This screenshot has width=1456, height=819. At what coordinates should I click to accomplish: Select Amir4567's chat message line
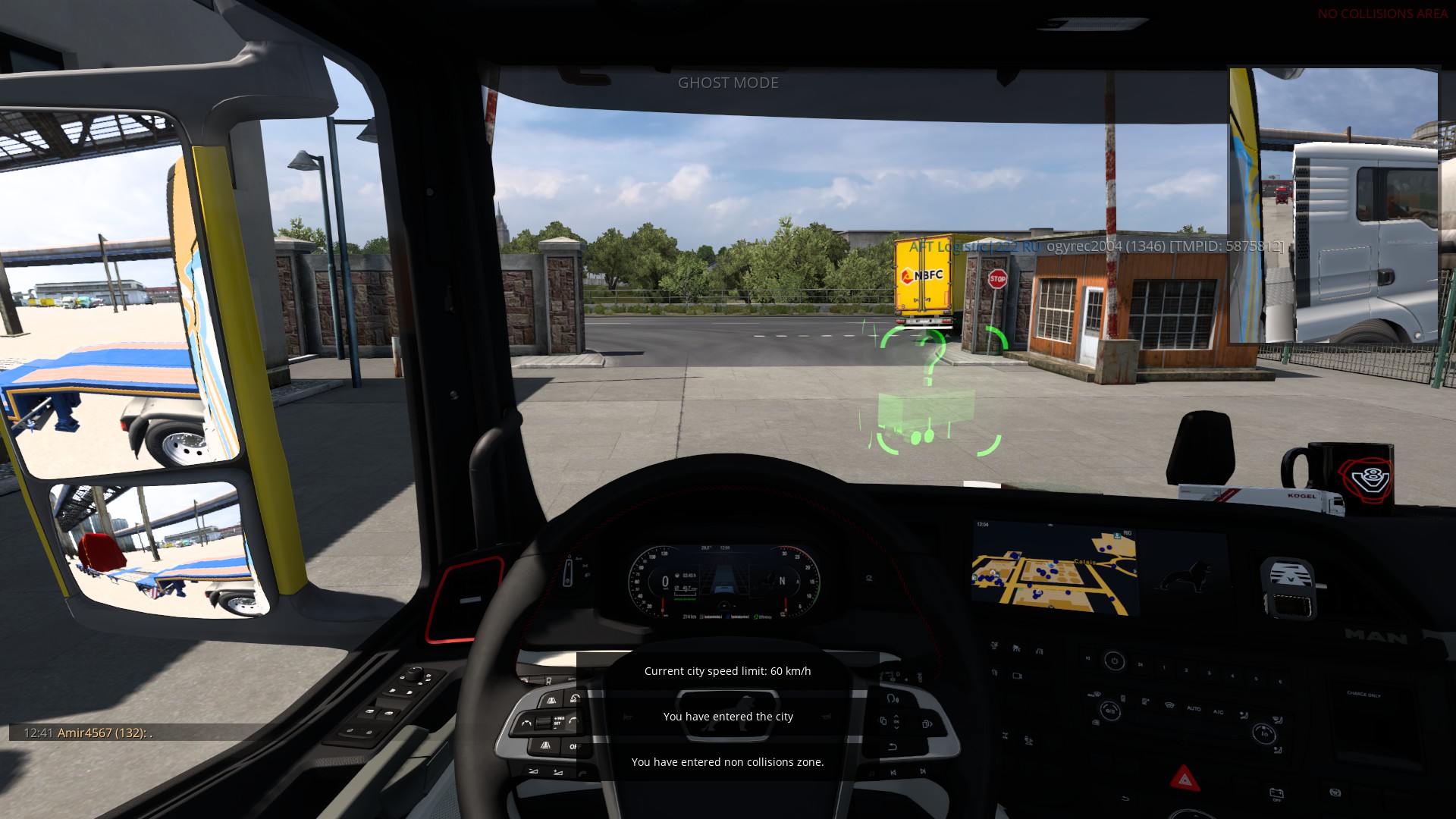(x=88, y=733)
